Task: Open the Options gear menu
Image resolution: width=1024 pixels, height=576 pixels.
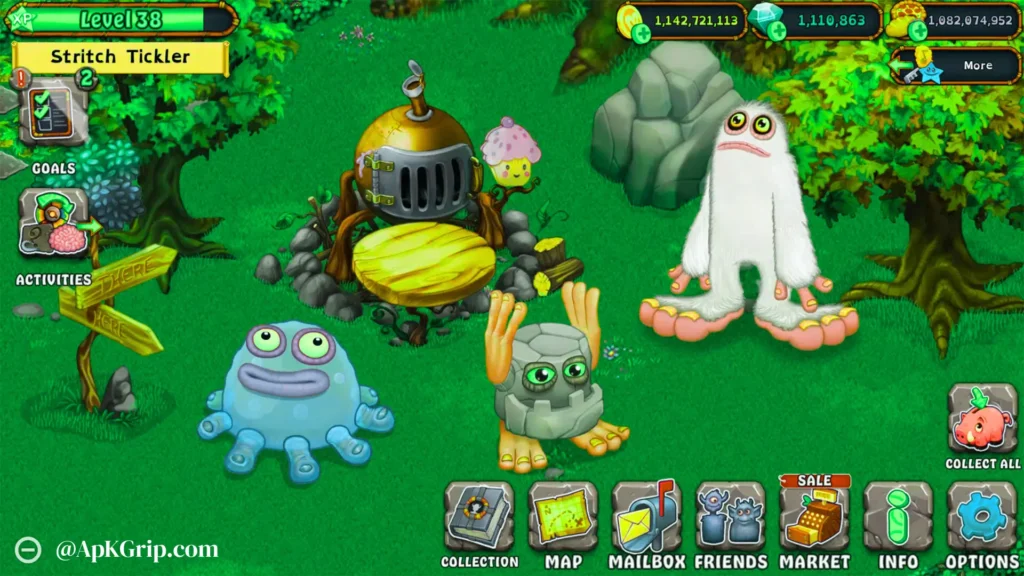Action: (981, 516)
